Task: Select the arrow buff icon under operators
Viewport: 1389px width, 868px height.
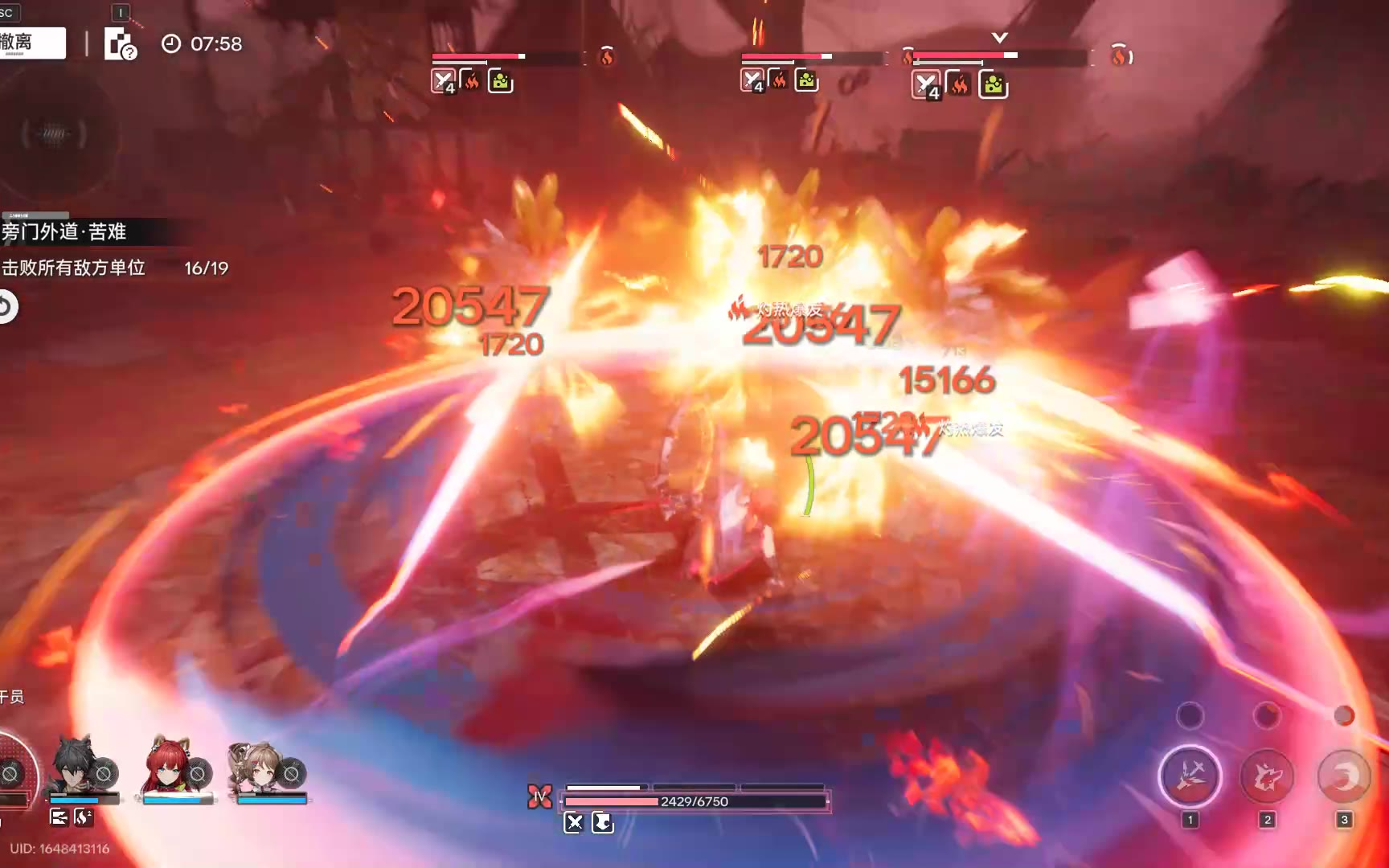Action: click(59, 817)
